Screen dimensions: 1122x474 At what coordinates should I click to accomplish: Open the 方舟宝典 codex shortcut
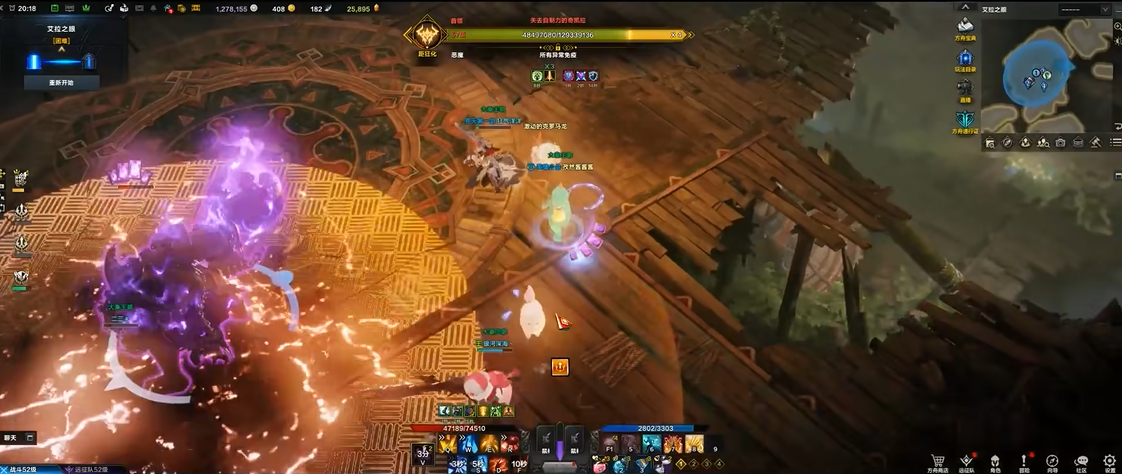(x=965, y=27)
